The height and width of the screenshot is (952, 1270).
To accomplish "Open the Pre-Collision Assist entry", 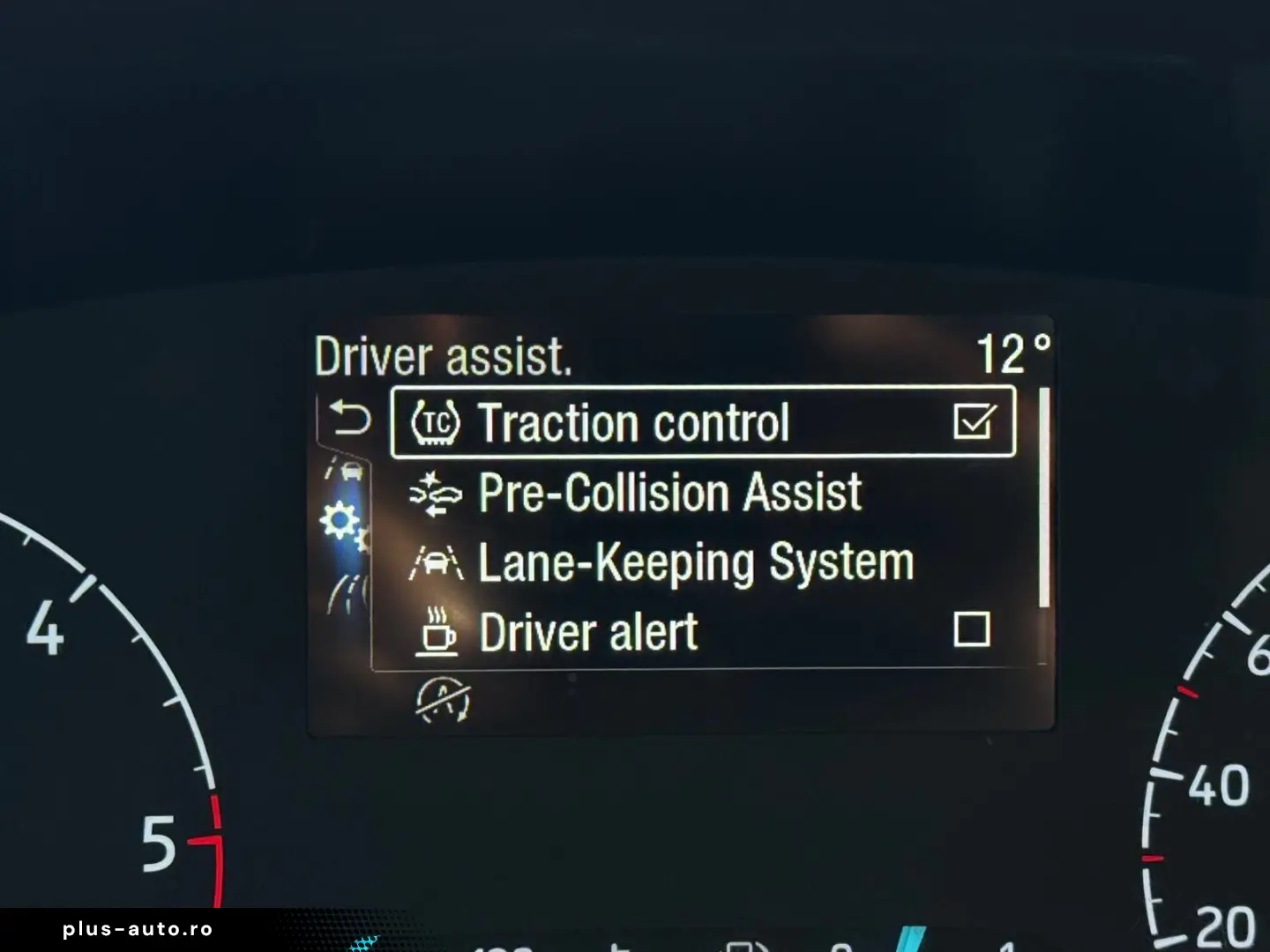I will click(669, 492).
